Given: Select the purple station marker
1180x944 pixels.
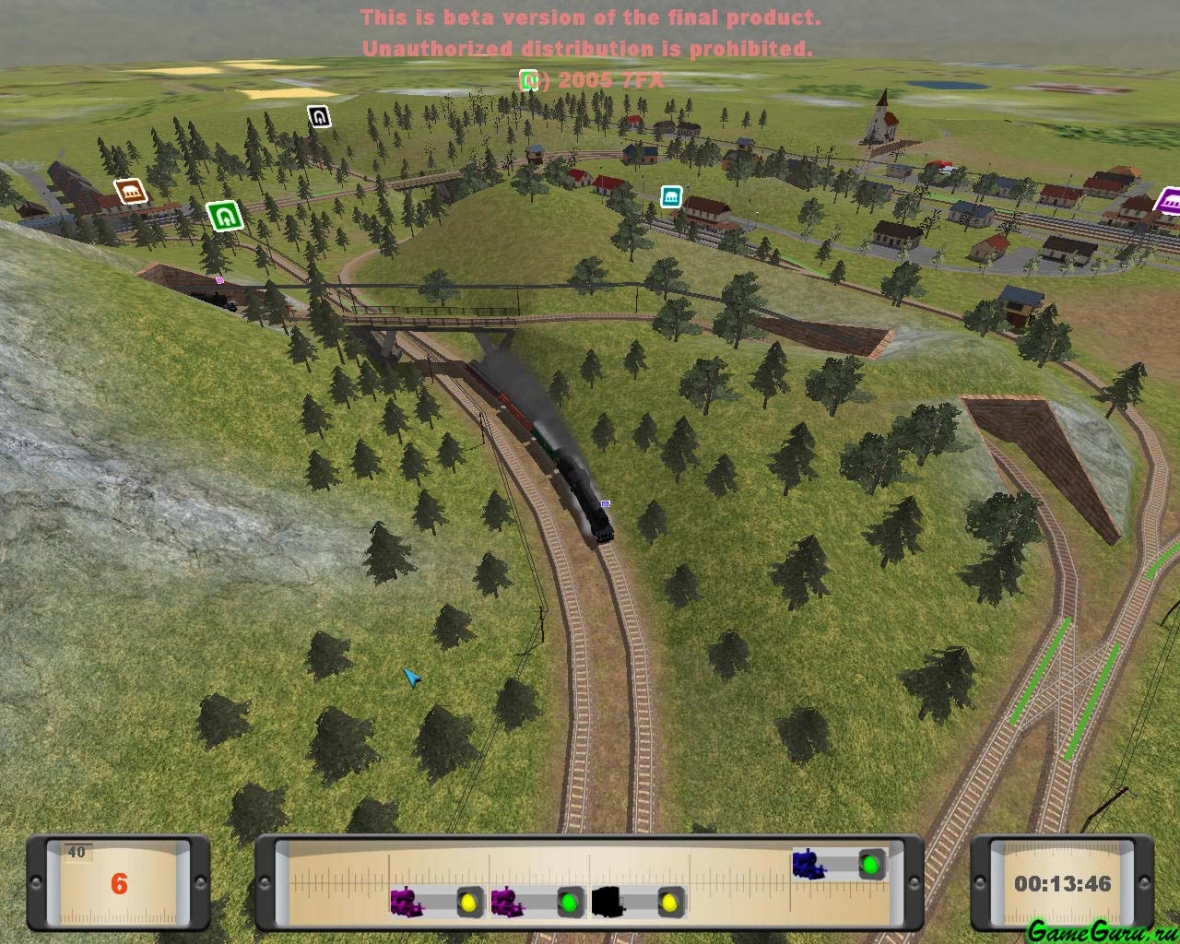Looking at the screenshot, I should 1168,201.
